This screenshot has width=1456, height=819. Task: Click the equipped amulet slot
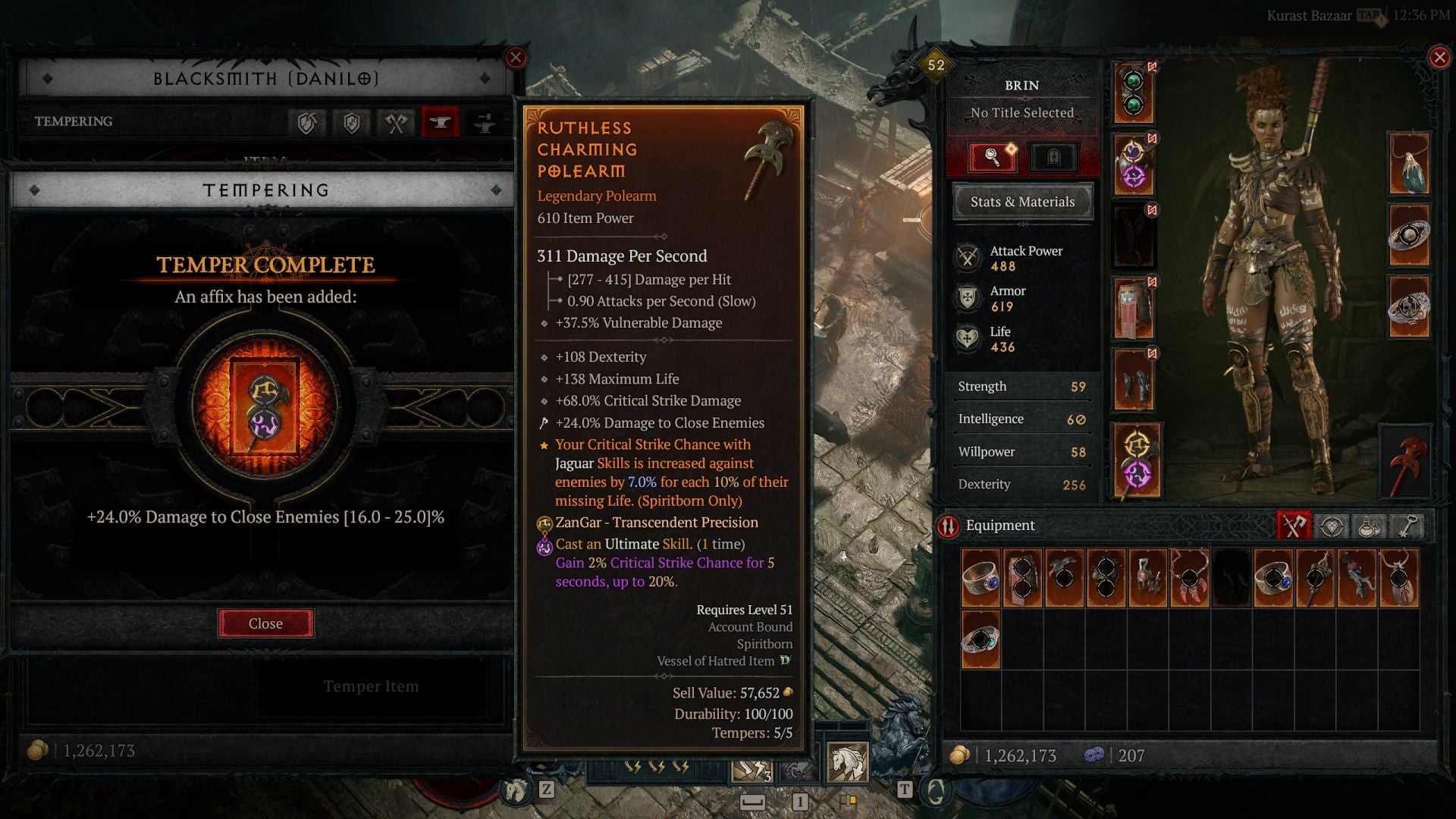[x=1409, y=163]
